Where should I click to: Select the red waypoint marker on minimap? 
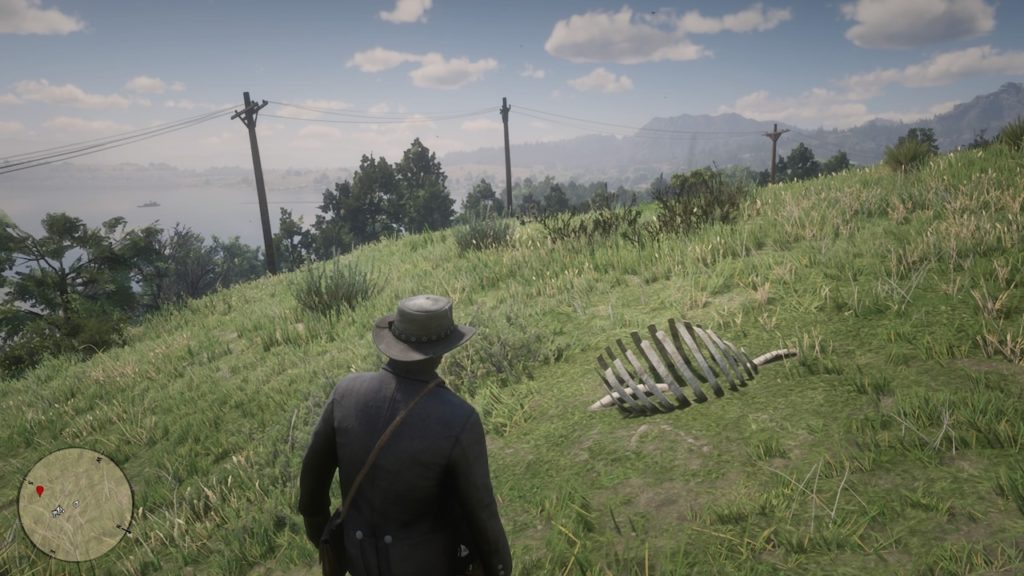coord(40,491)
